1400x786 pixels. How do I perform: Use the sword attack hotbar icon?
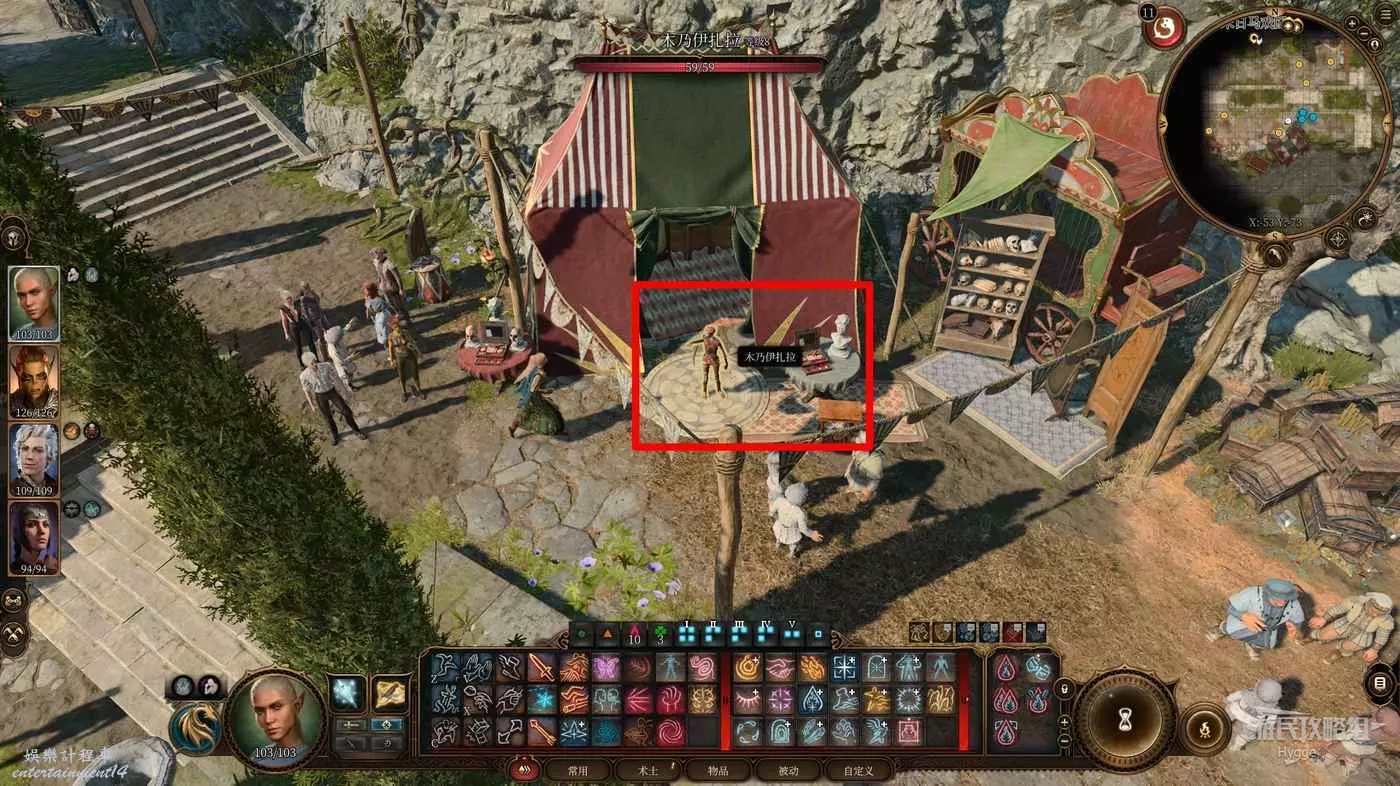point(540,667)
